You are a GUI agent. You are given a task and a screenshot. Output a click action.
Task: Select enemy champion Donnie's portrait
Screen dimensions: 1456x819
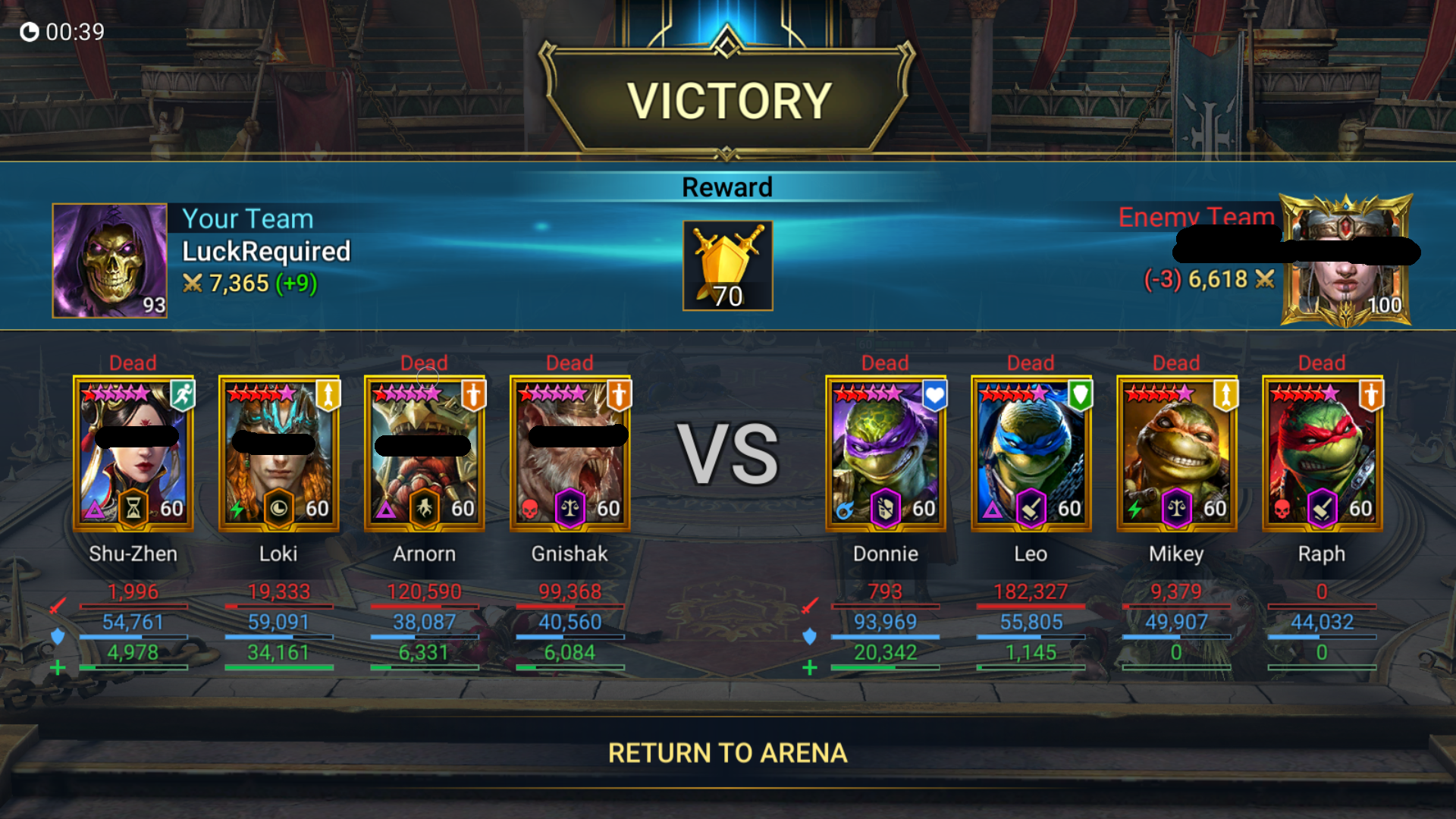pos(886,453)
